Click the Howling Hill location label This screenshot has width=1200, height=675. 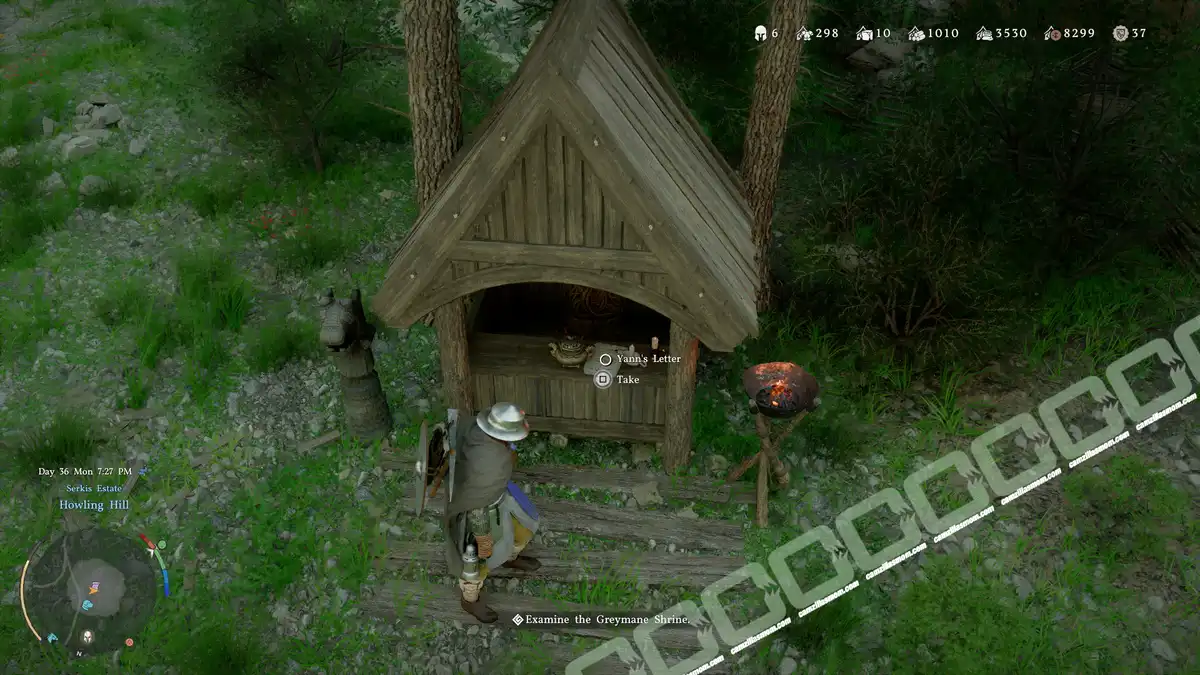tap(93, 505)
